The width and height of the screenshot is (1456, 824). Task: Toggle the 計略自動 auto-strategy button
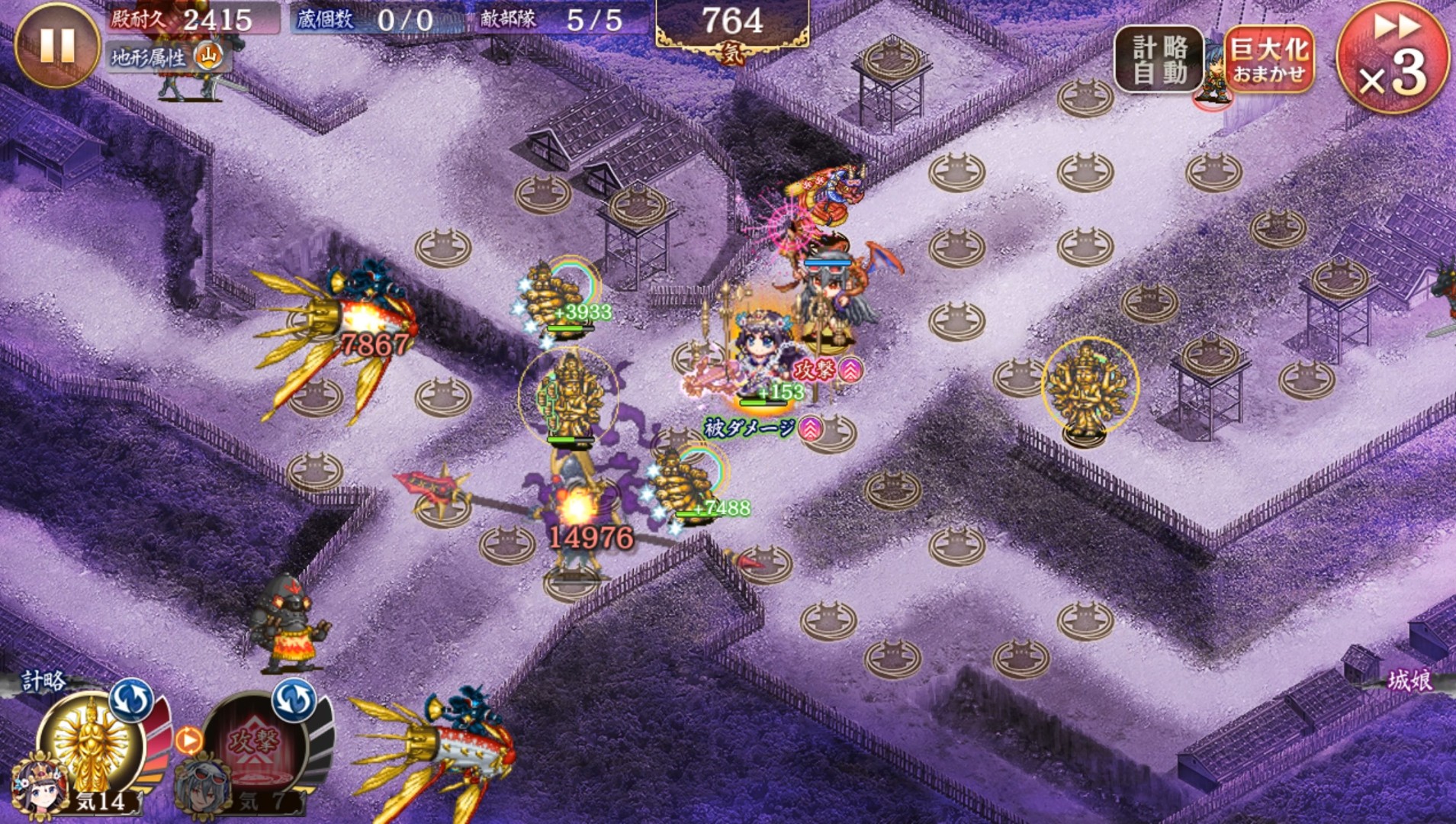1159,60
